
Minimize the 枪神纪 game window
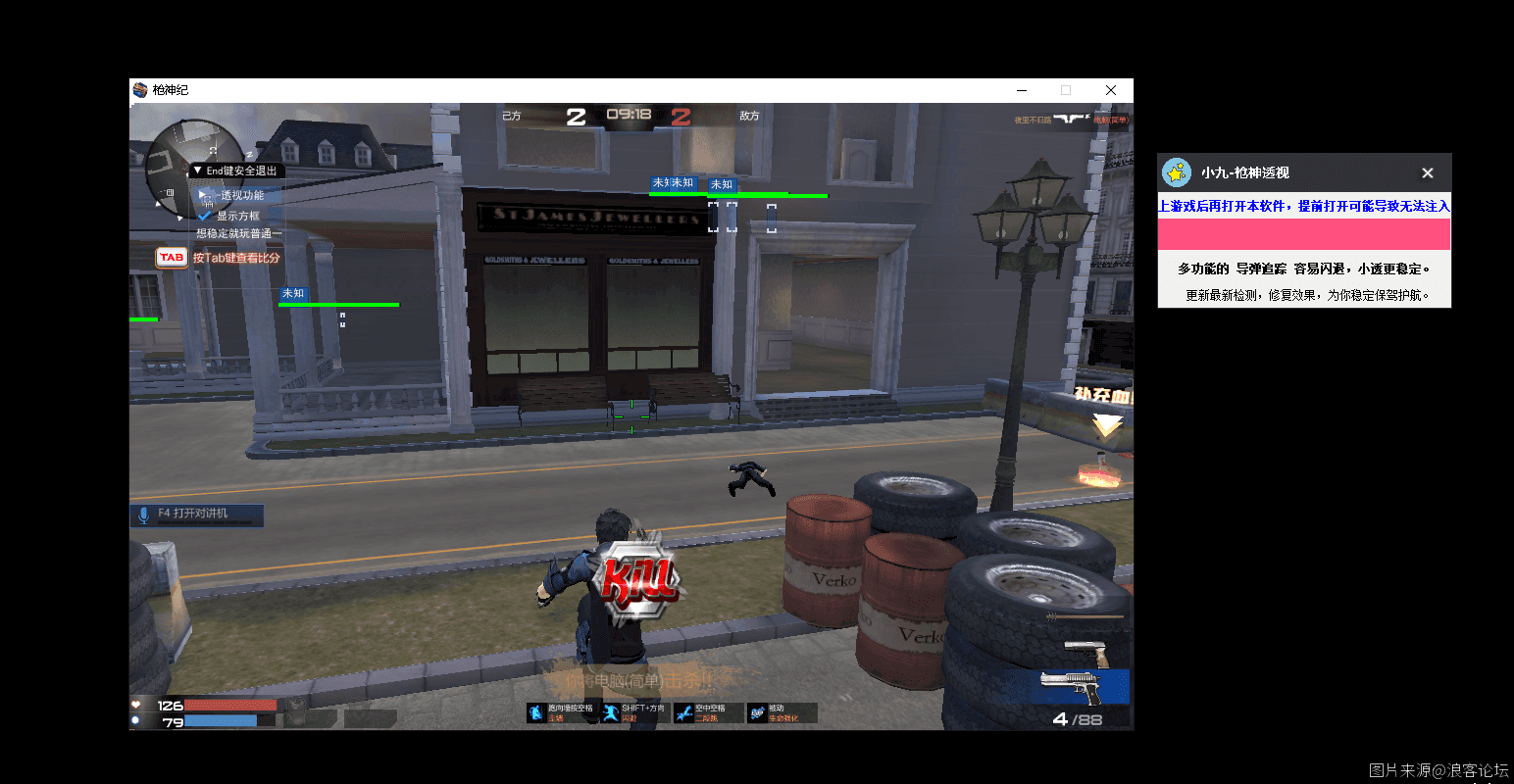click(x=1022, y=90)
